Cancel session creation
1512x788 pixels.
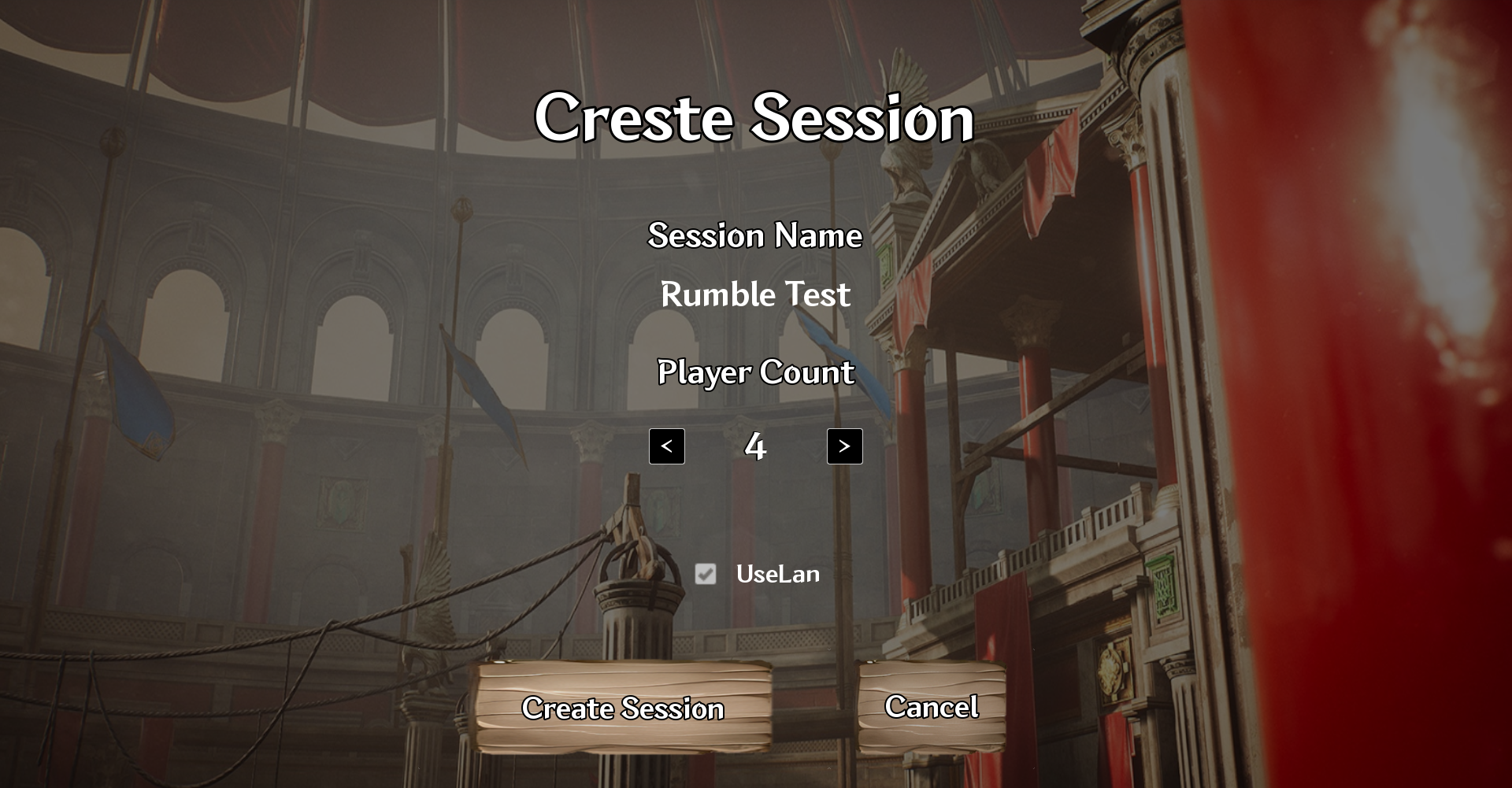click(x=932, y=707)
